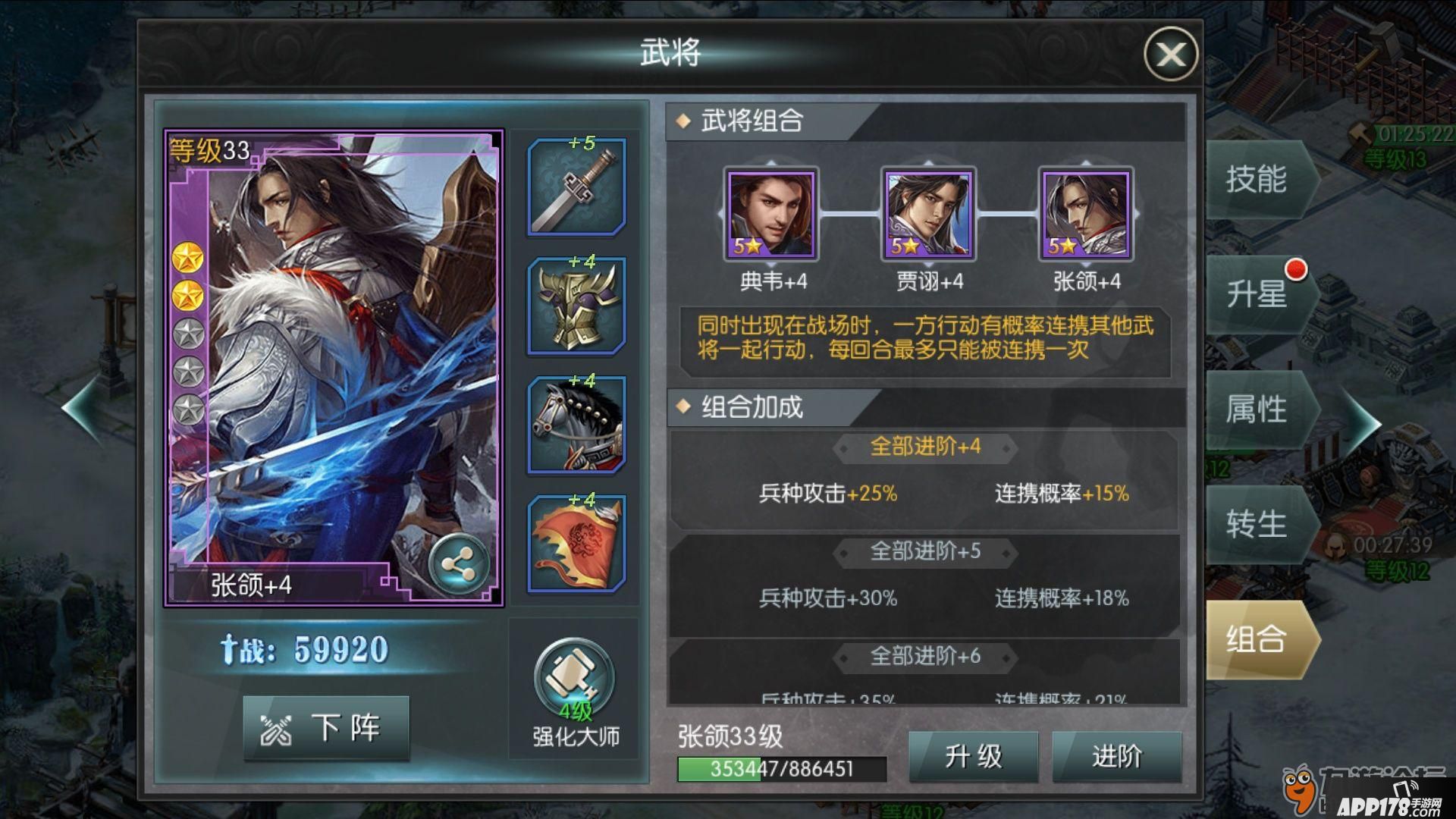The height and width of the screenshot is (819, 1456).
Task: Show the next general with right arrow
Action: (x=1363, y=421)
